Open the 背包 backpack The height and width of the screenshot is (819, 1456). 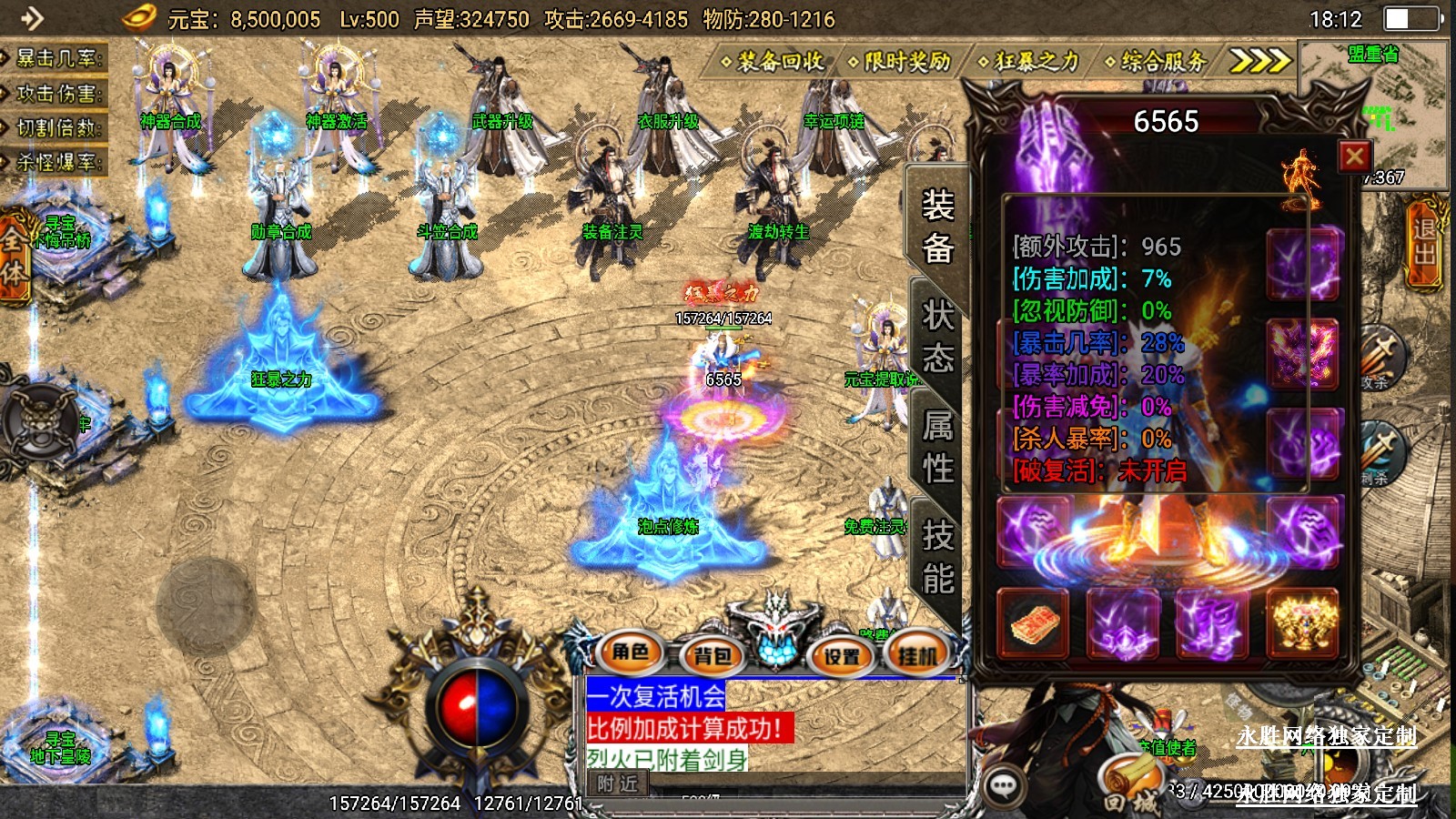(x=713, y=655)
